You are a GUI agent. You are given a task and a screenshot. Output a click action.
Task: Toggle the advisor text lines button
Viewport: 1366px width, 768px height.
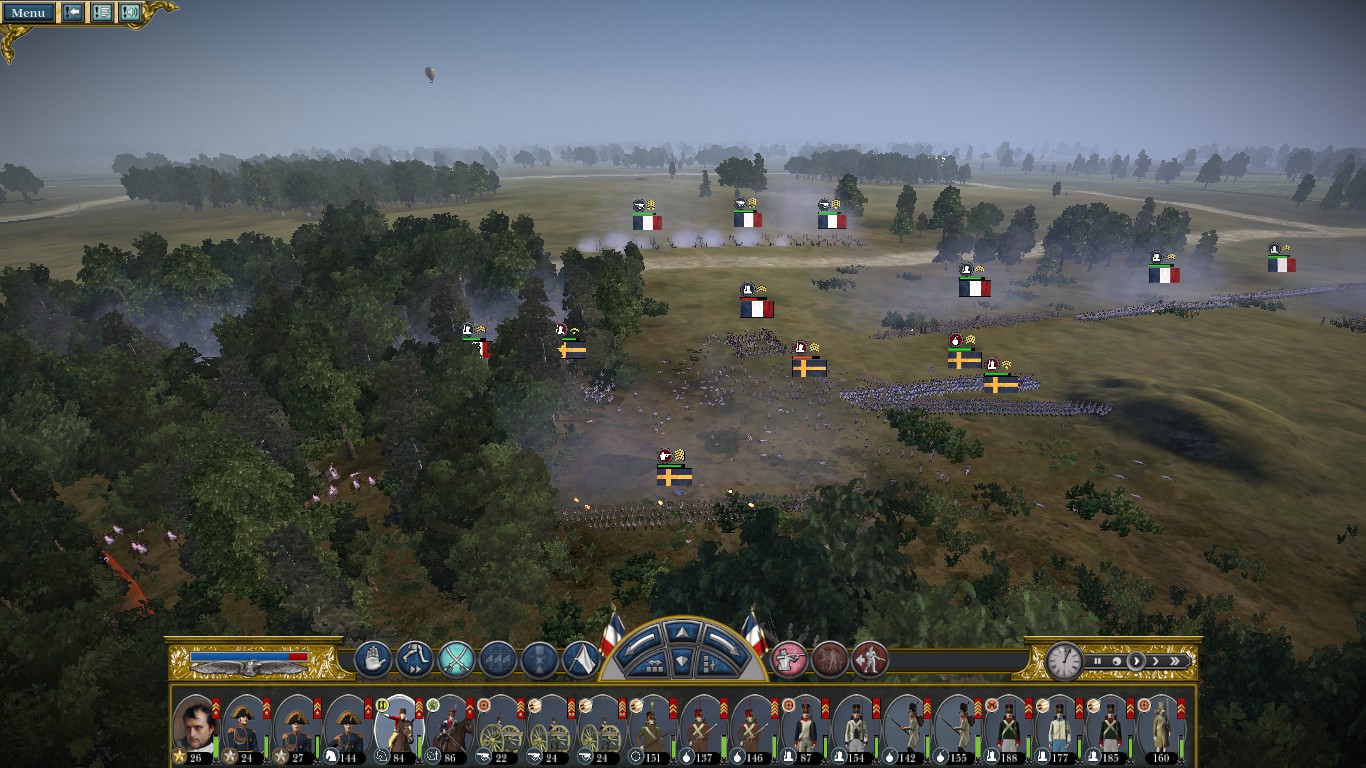102,13
